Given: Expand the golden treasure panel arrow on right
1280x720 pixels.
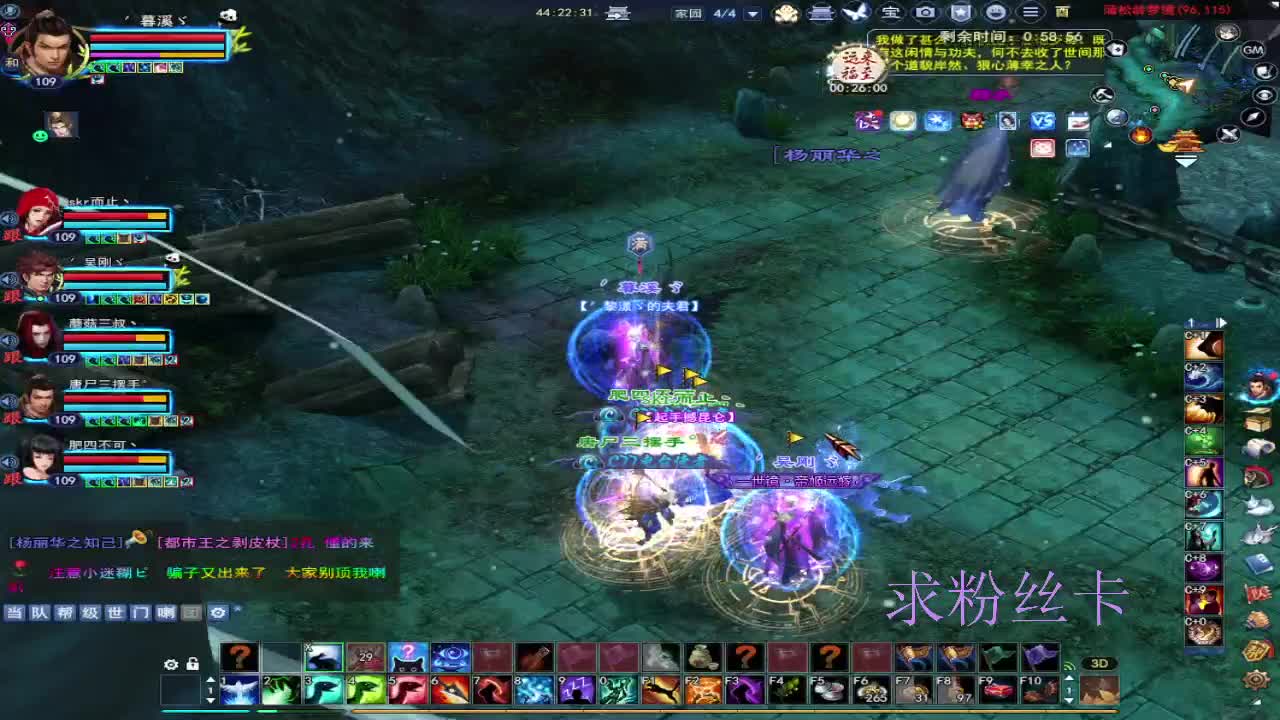Looking at the screenshot, I should [x=1186, y=161].
